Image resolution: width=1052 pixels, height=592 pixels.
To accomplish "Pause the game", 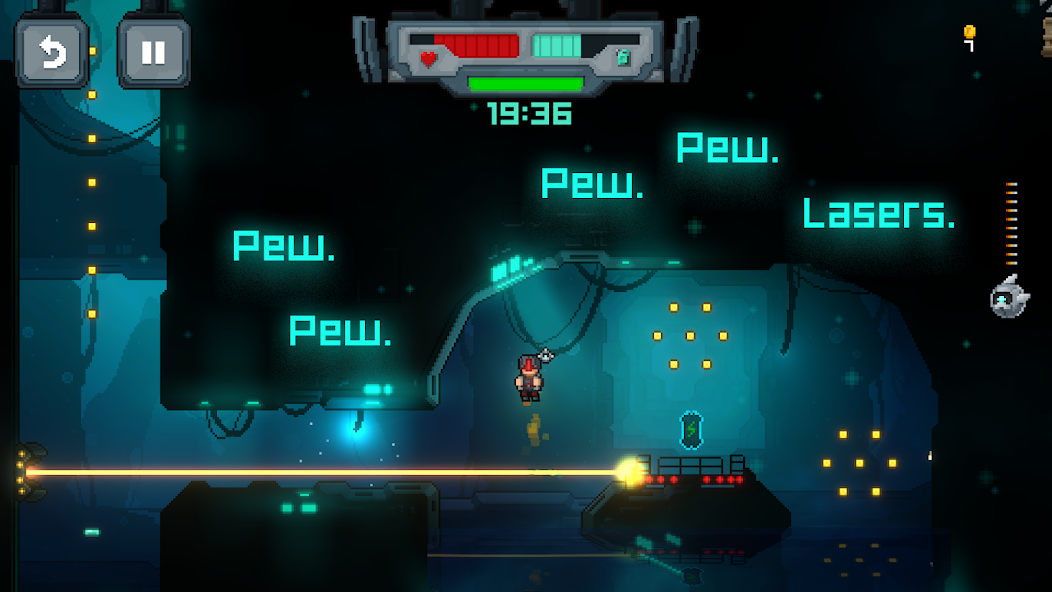I will tap(153, 53).
